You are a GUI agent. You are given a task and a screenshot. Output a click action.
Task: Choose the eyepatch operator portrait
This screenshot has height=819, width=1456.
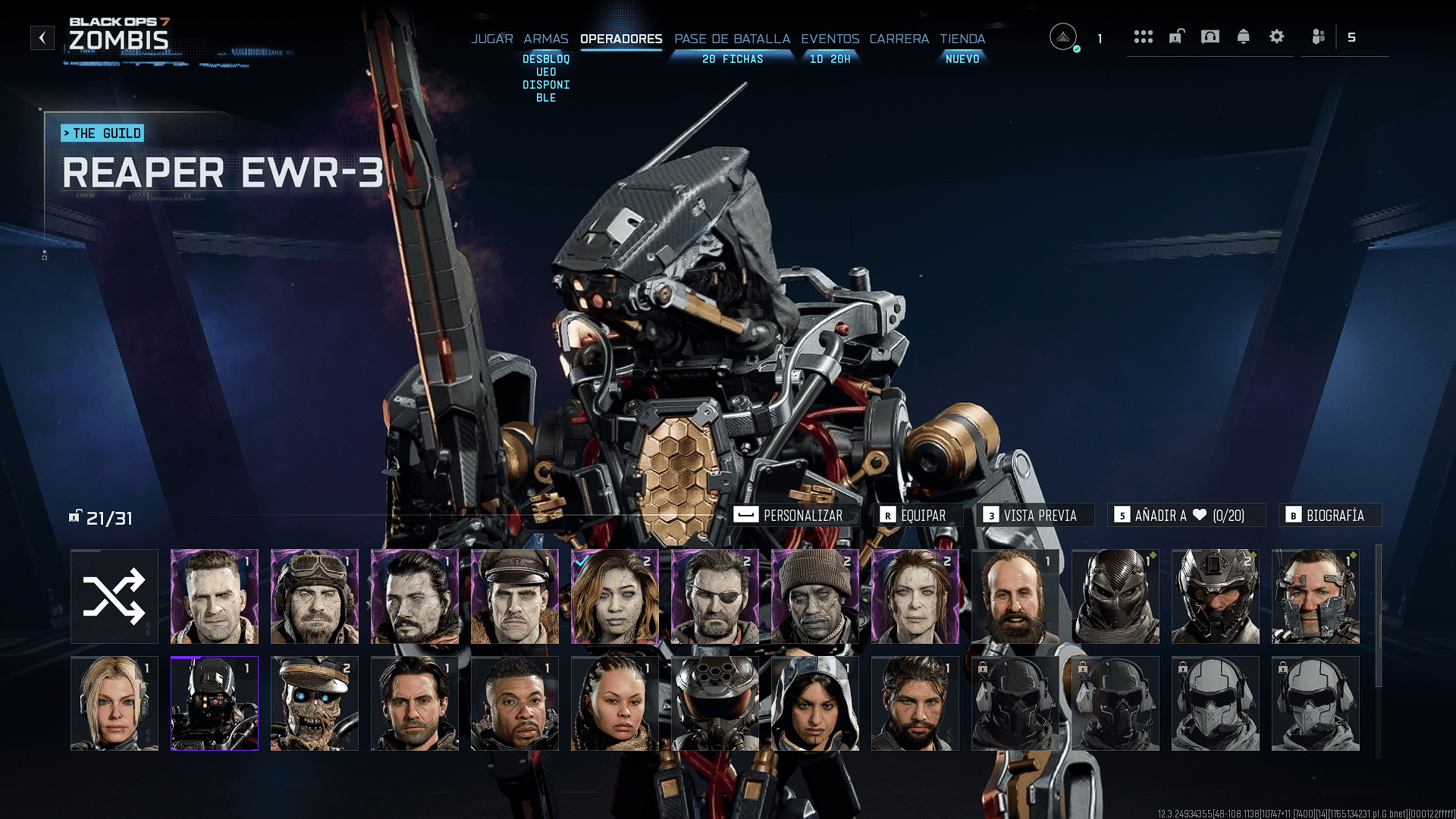coord(715,597)
